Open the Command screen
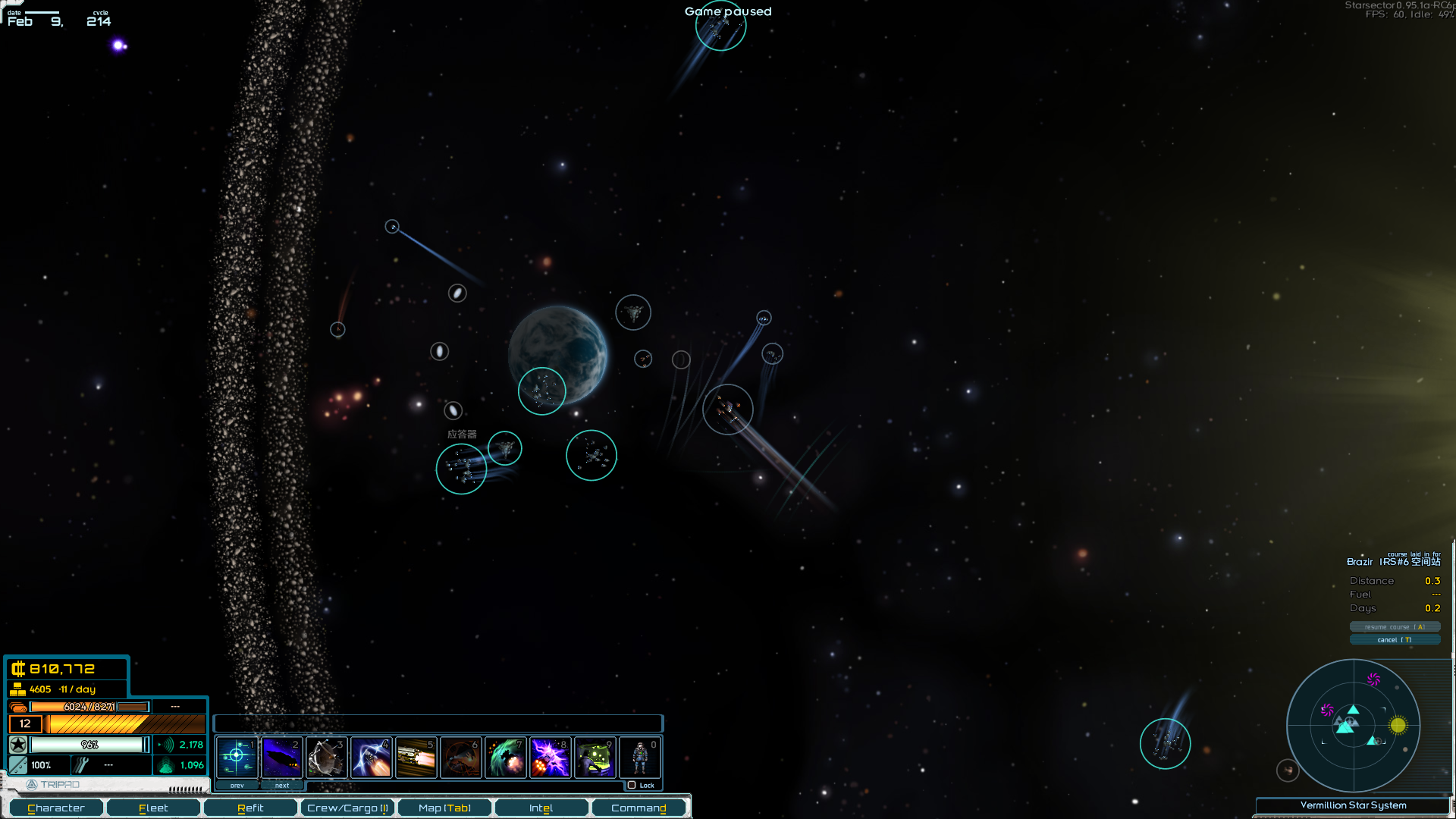 click(639, 808)
